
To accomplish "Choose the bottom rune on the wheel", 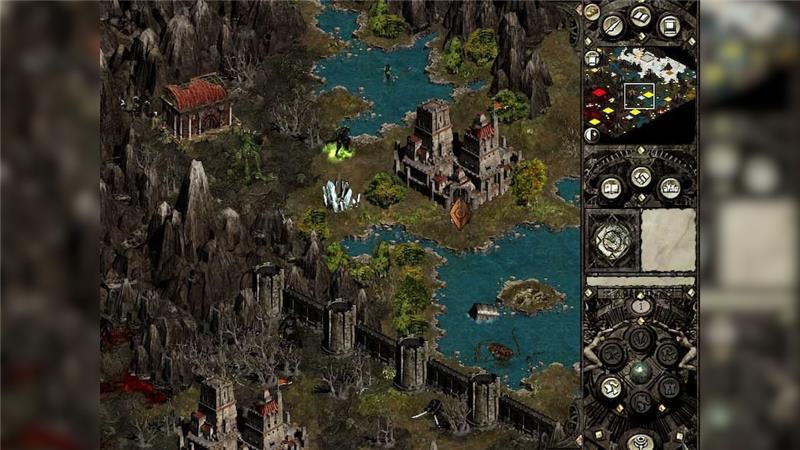I will 641,403.
